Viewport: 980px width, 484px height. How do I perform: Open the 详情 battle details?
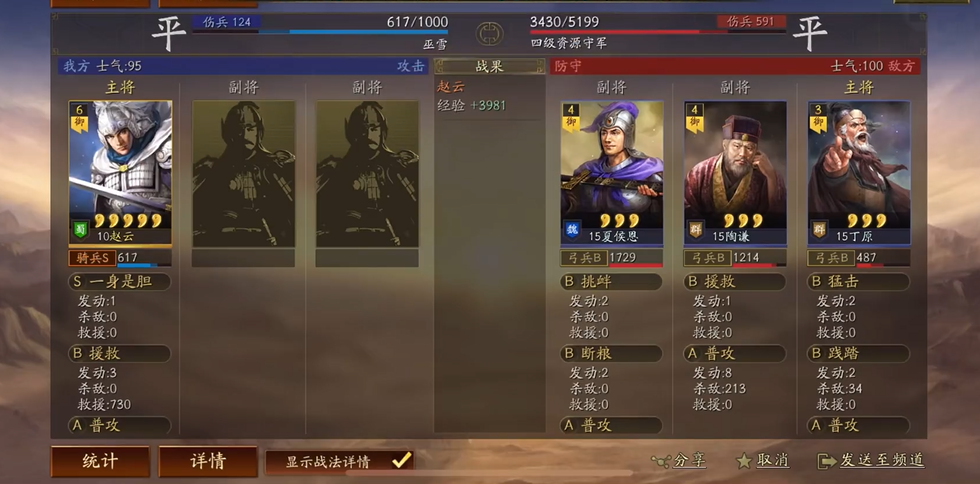point(208,461)
